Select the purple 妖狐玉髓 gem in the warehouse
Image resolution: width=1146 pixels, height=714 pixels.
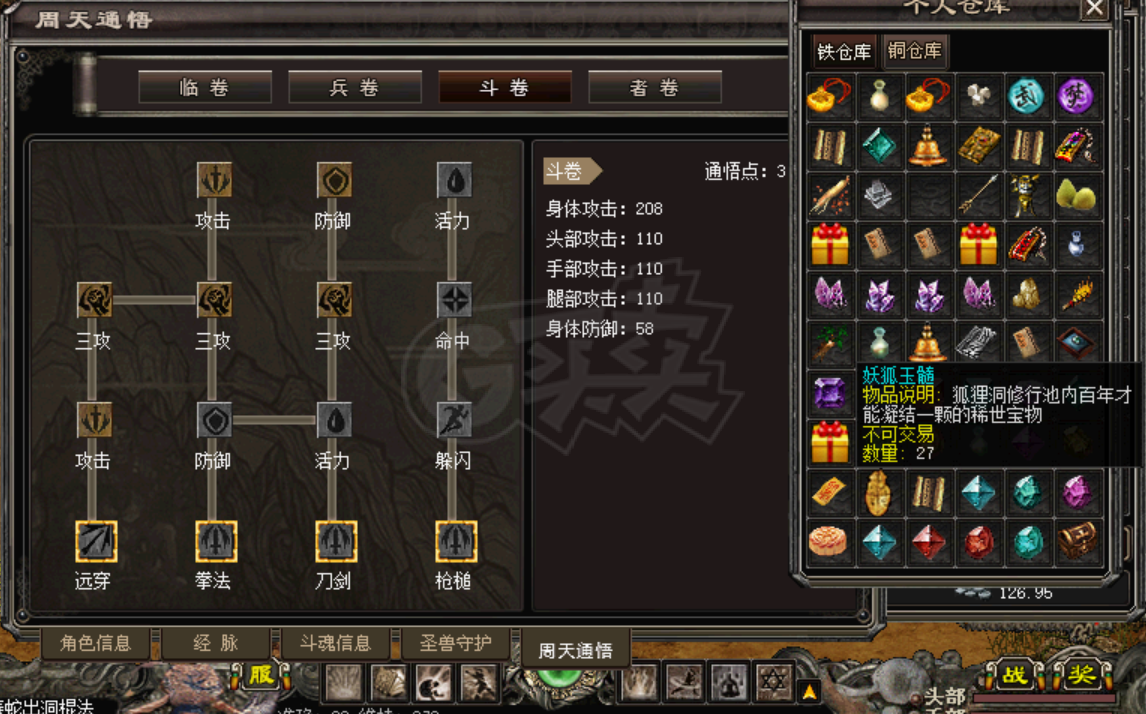point(830,393)
